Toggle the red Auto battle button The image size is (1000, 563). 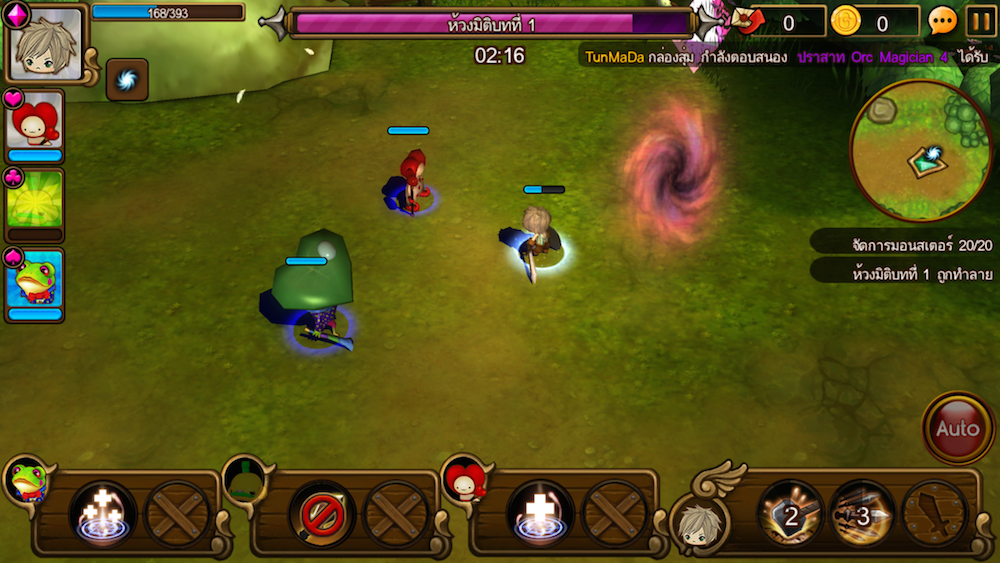tap(957, 428)
